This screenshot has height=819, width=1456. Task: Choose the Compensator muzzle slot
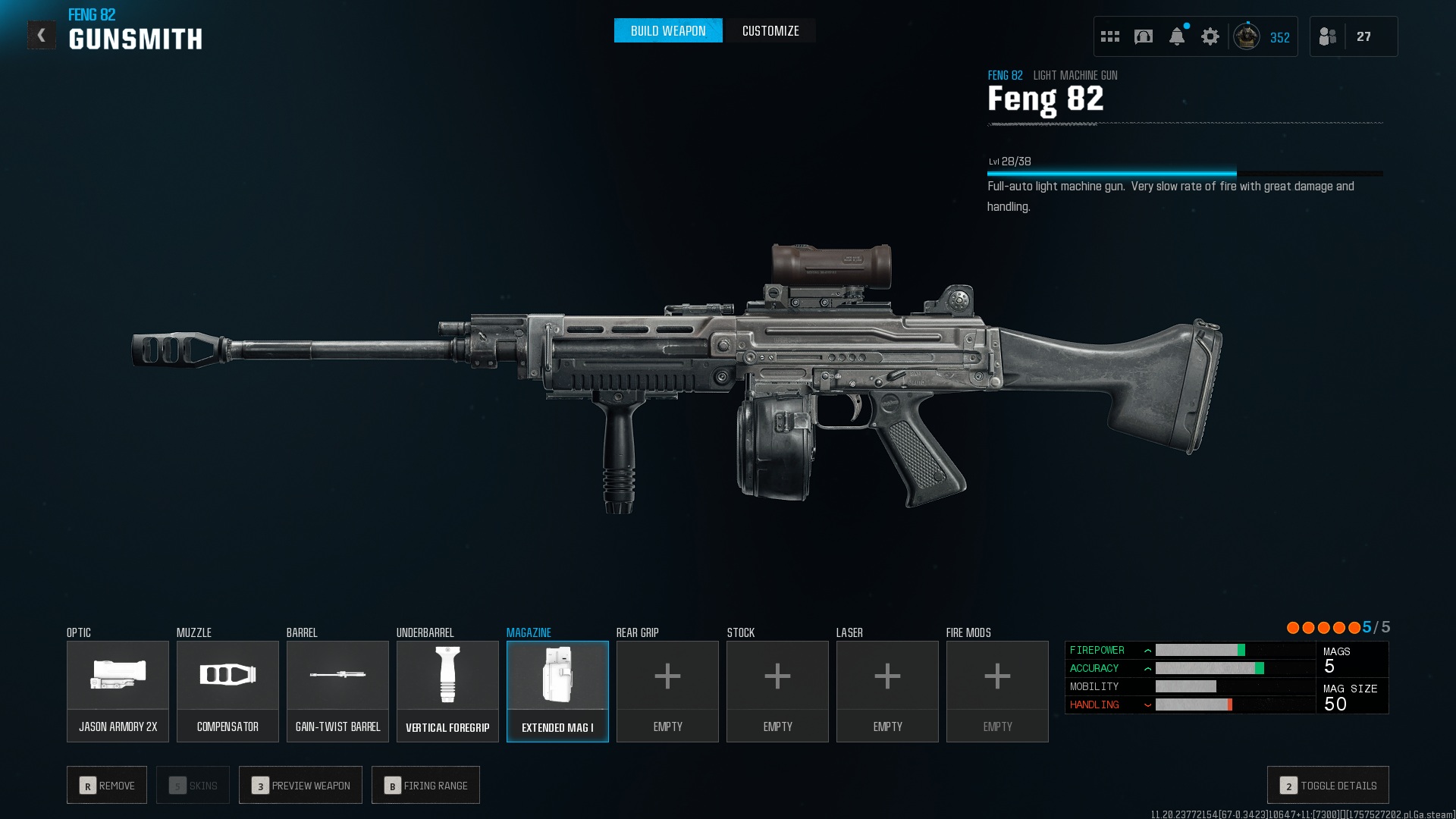(x=227, y=691)
